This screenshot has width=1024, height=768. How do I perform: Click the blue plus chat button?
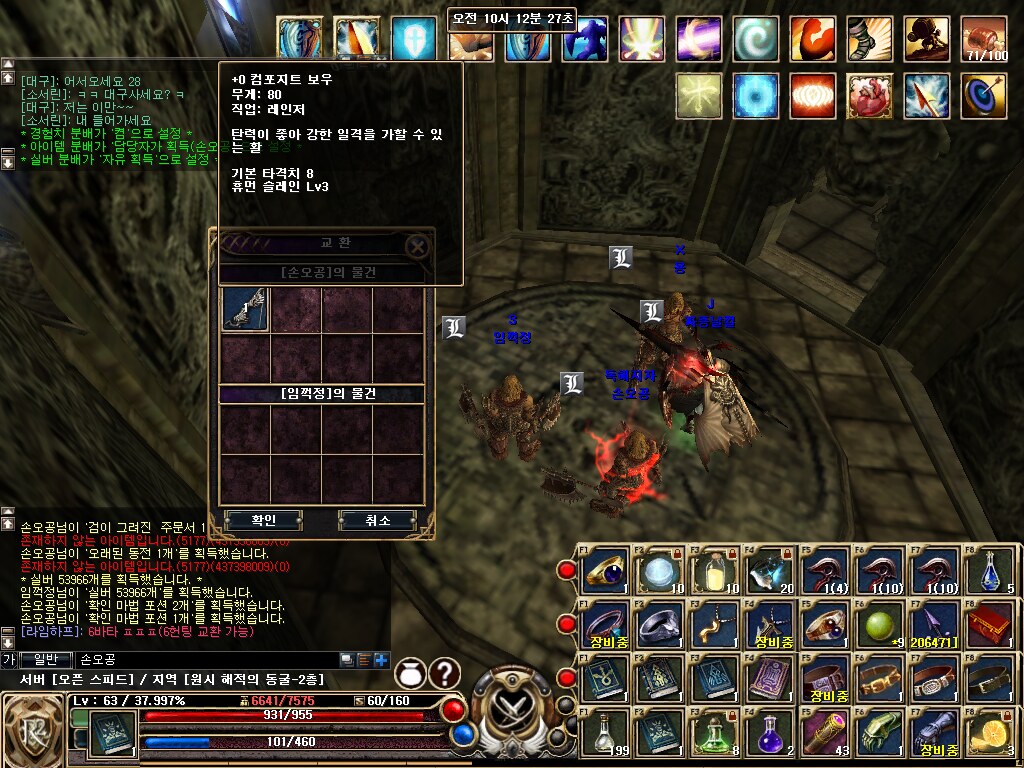pyautogui.click(x=381, y=659)
